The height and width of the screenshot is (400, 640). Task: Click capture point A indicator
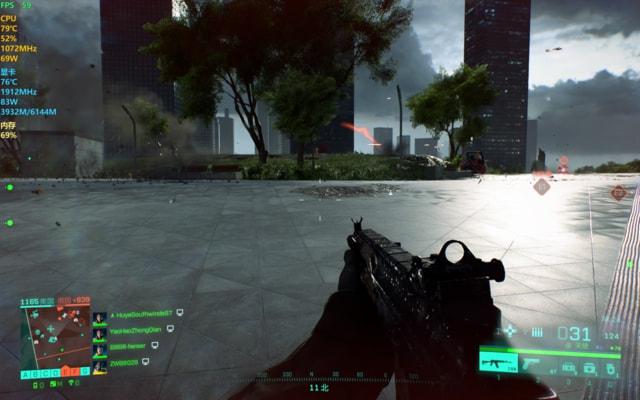point(25,373)
